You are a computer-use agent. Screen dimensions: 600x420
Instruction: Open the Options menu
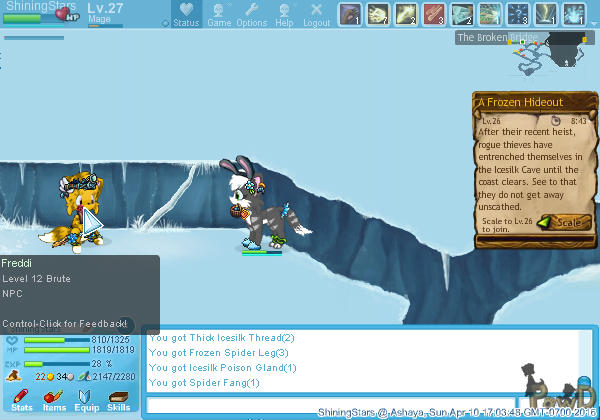click(x=251, y=15)
